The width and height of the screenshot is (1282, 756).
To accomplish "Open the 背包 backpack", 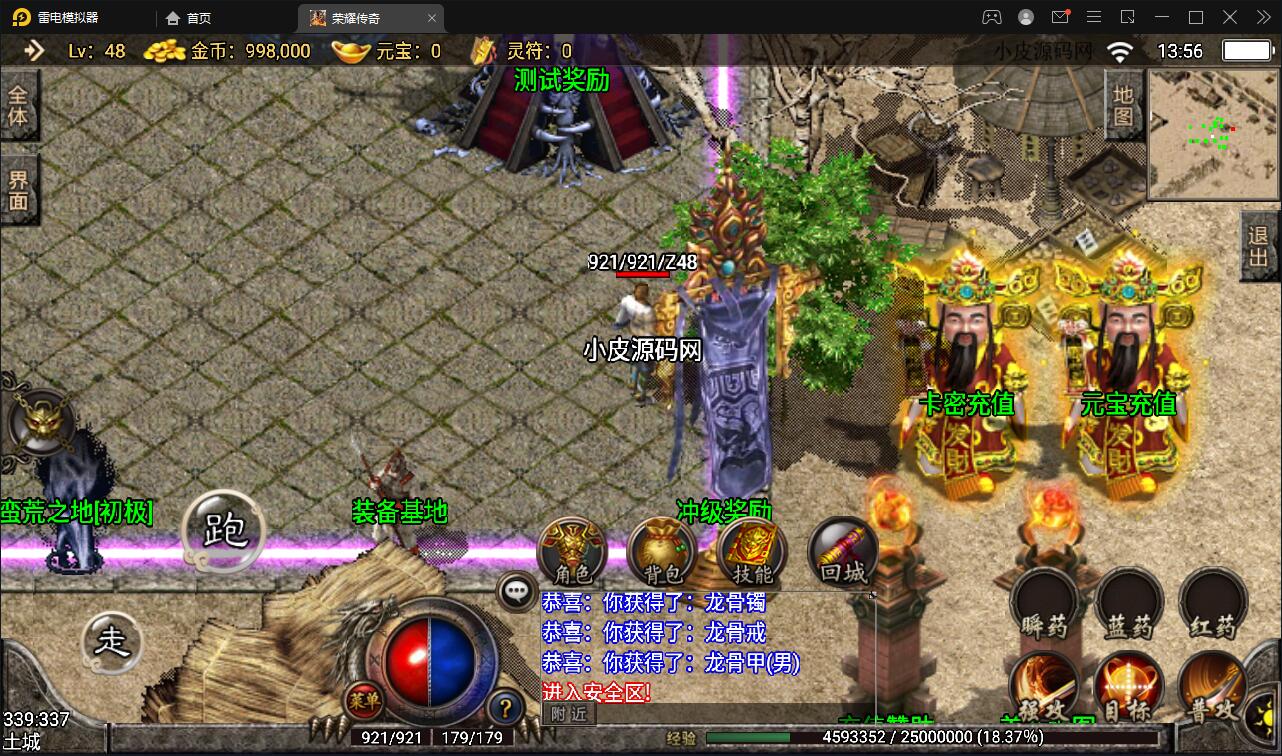I will tap(662, 553).
